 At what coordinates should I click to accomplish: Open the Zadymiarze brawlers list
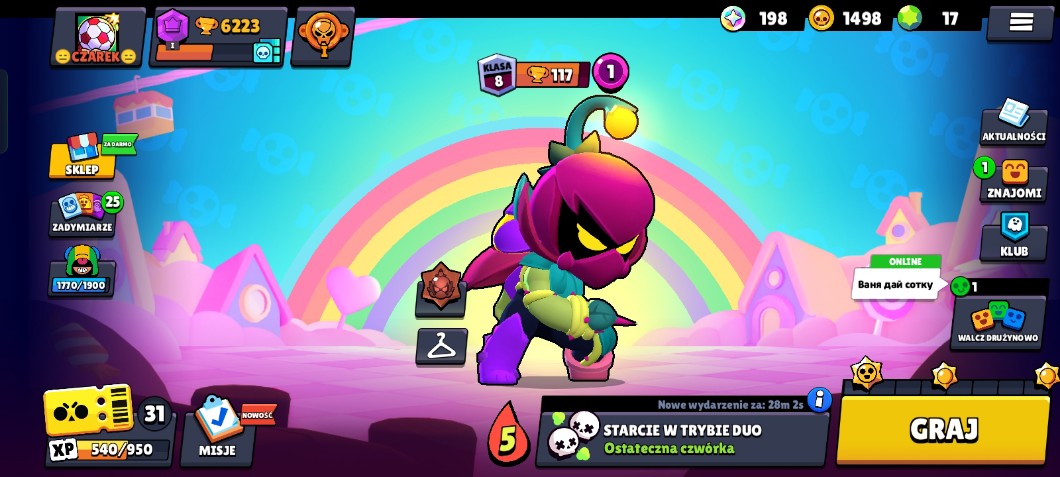click(x=82, y=214)
